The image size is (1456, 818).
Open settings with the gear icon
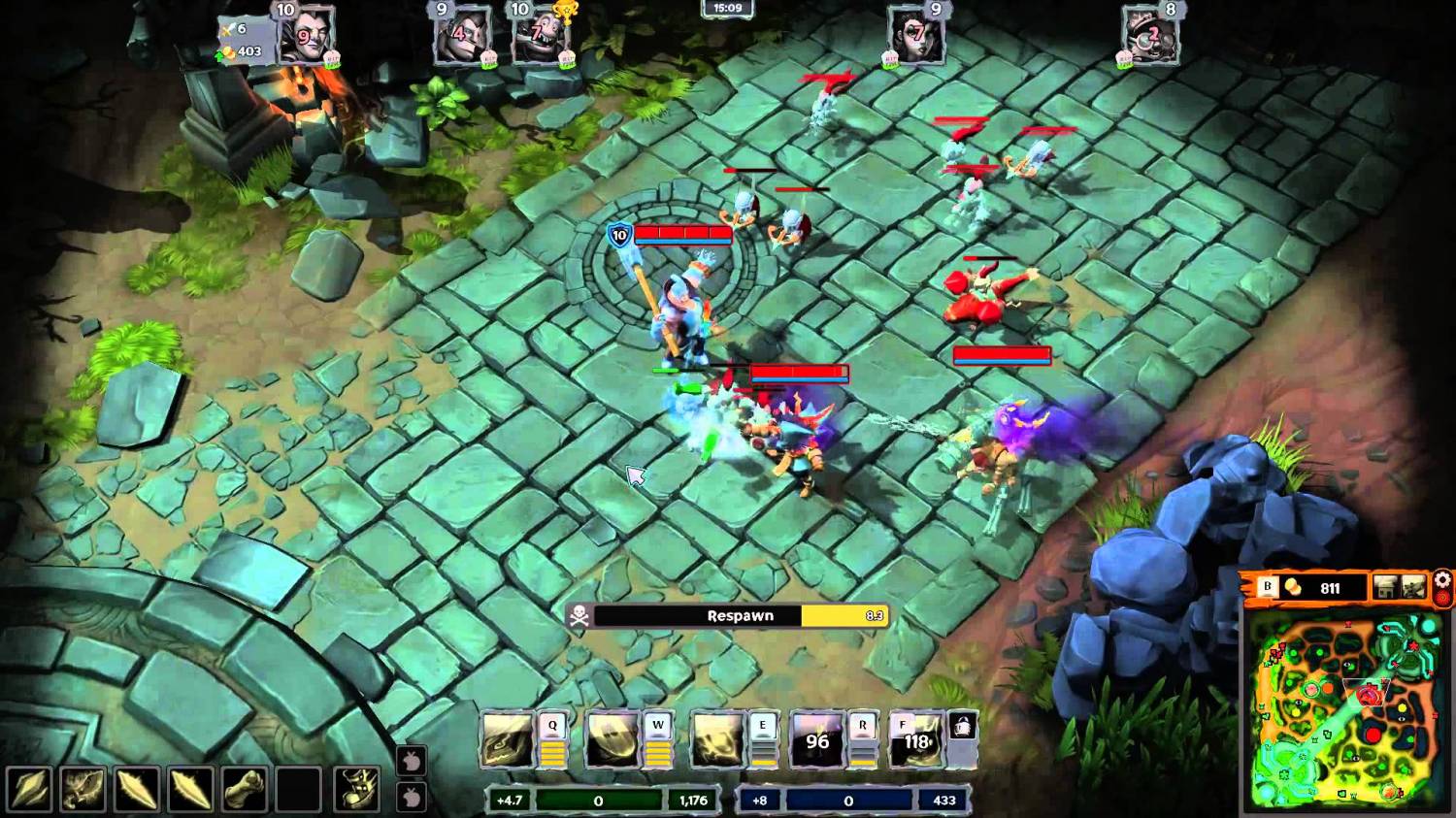(1443, 580)
